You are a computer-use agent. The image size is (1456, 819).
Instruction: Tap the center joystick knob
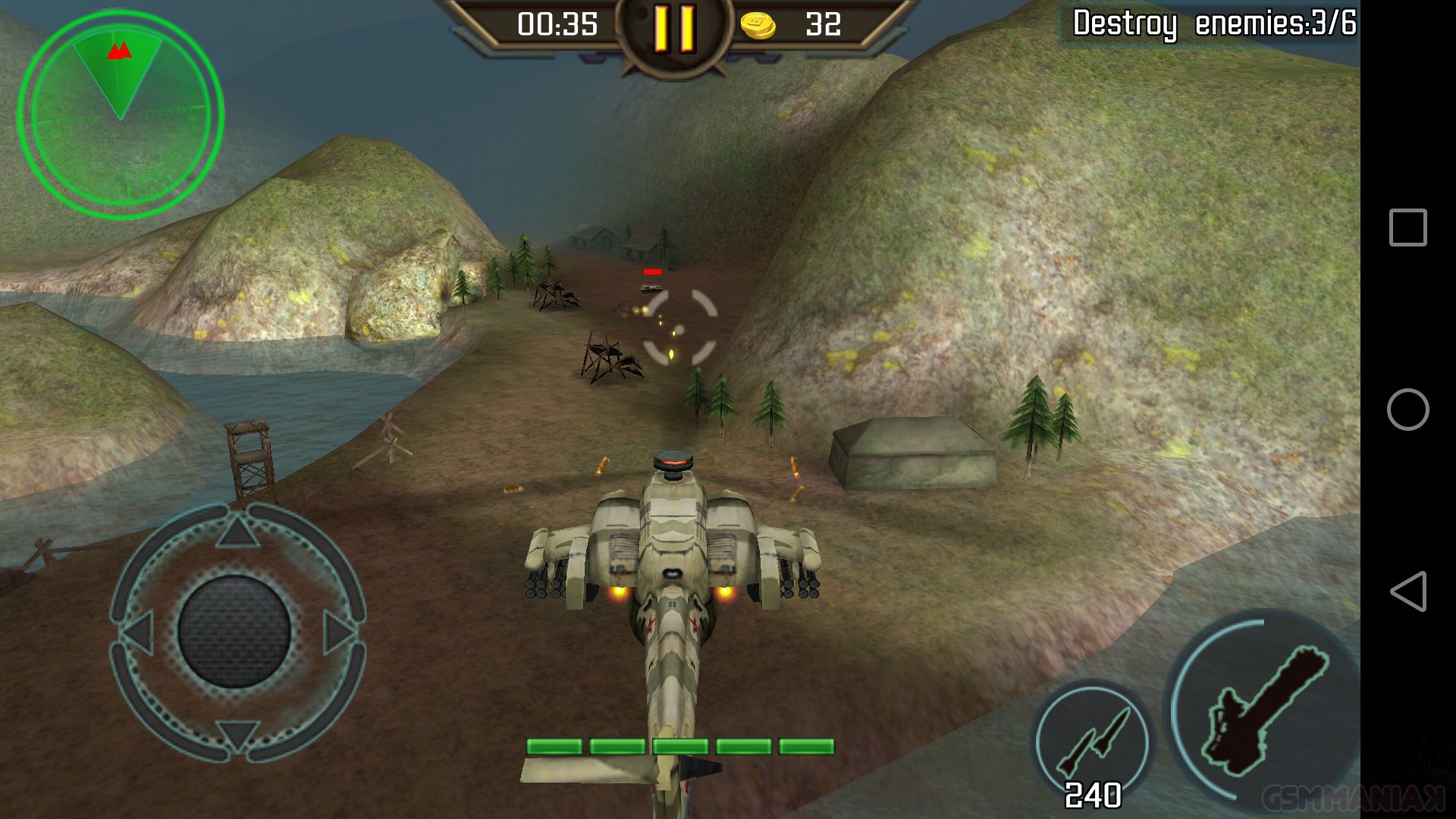tap(235, 631)
